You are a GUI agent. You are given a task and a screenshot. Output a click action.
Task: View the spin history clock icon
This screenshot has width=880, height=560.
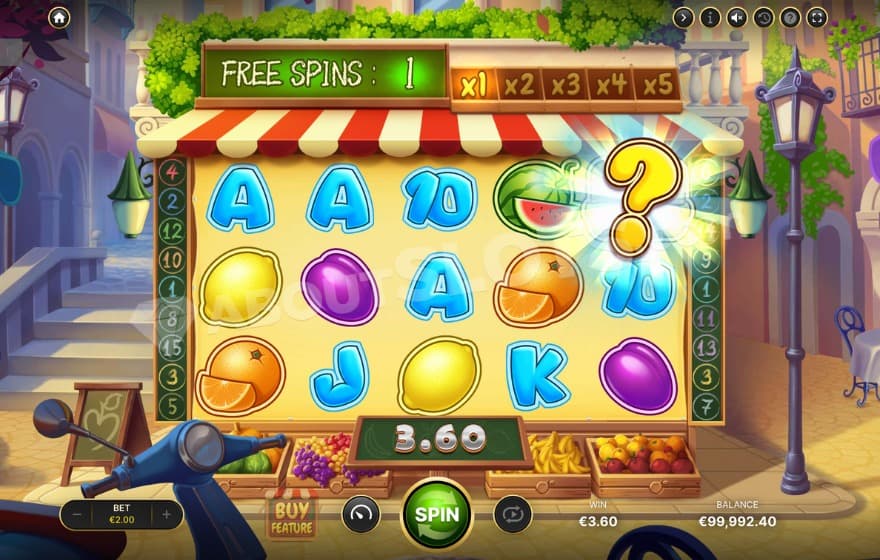(x=763, y=17)
